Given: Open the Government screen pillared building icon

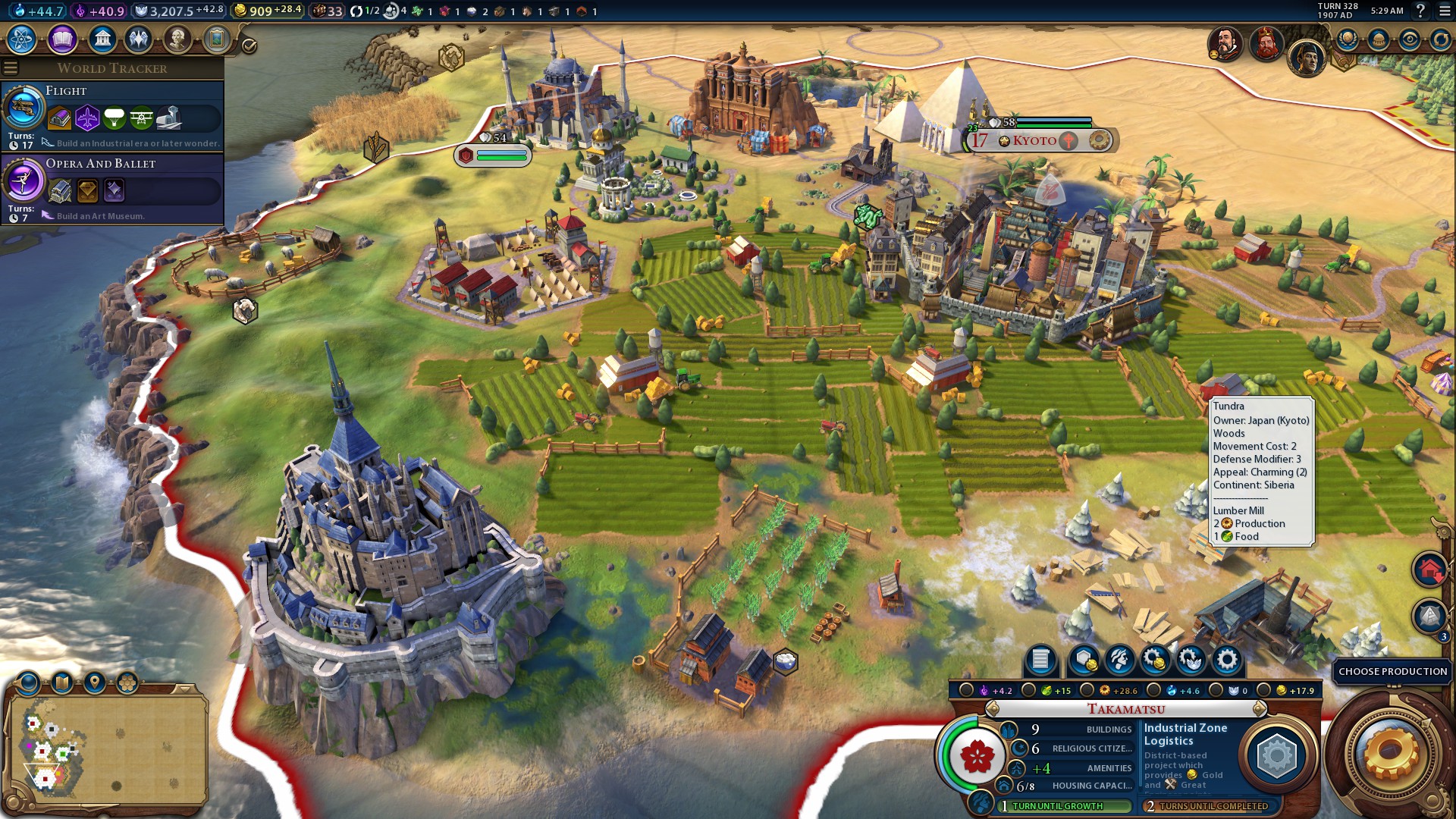Looking at the screenshot, I should tap(102, 39).
